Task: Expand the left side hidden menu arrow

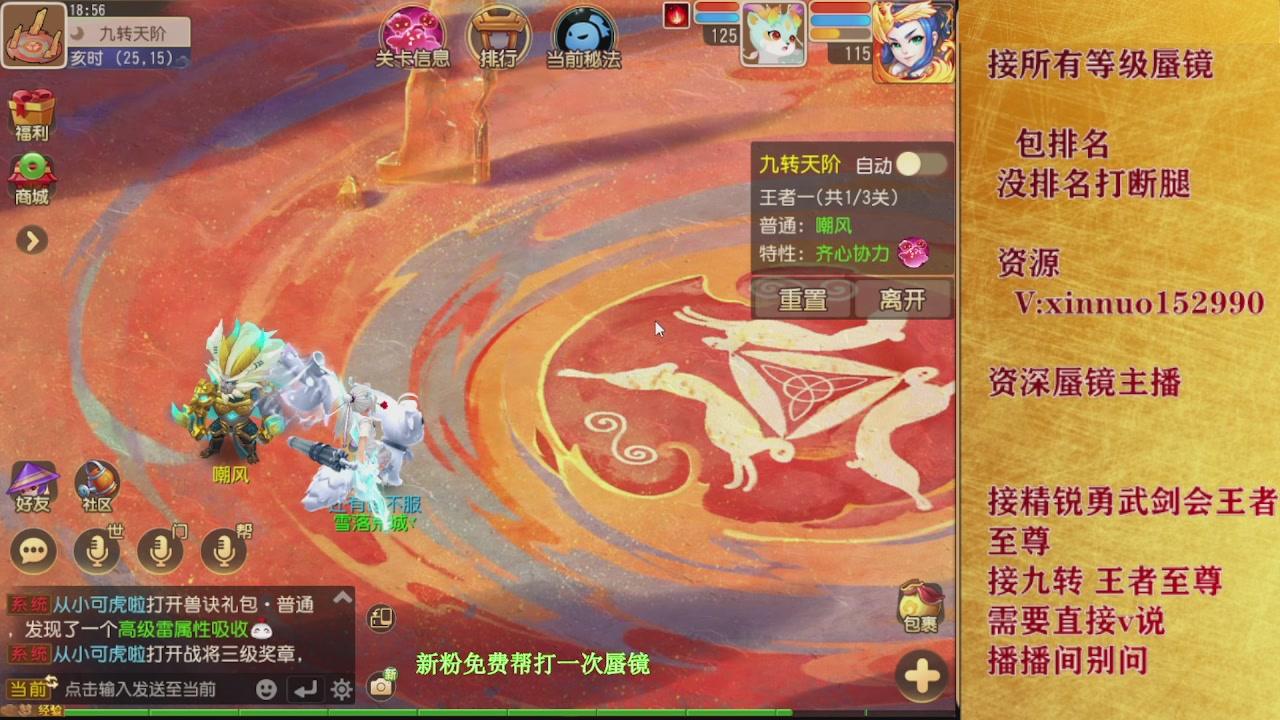Action: click(31, 240)
